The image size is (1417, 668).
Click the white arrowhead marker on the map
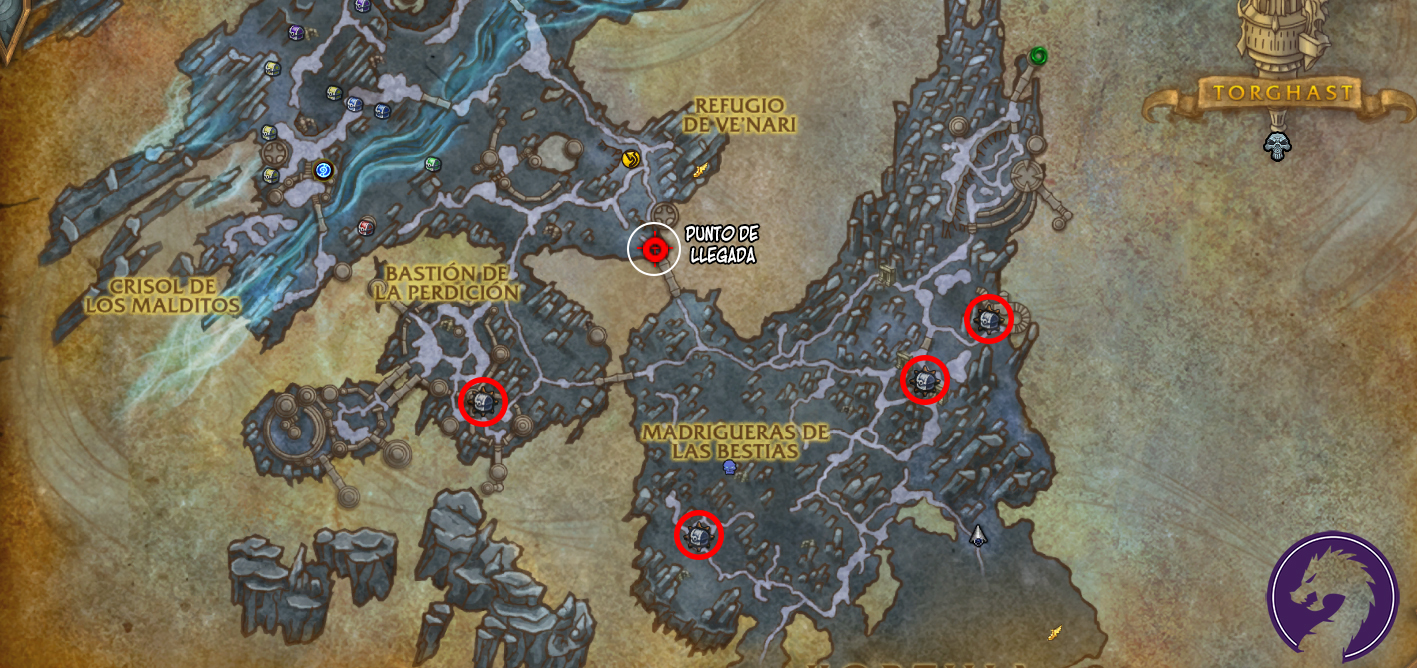click(978, 535)
